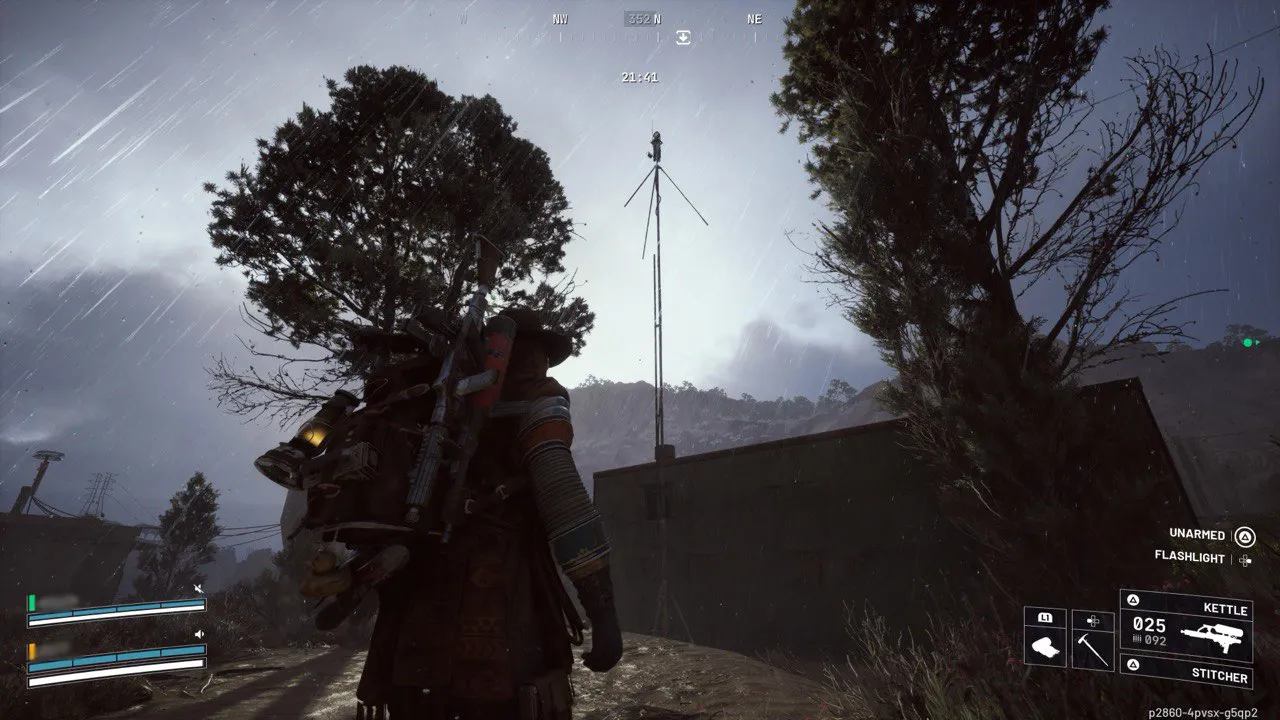The height and width of the screenshot is (720, 1280).
Task: Click the extraction marker on the compass
Action: click(683, 37)
